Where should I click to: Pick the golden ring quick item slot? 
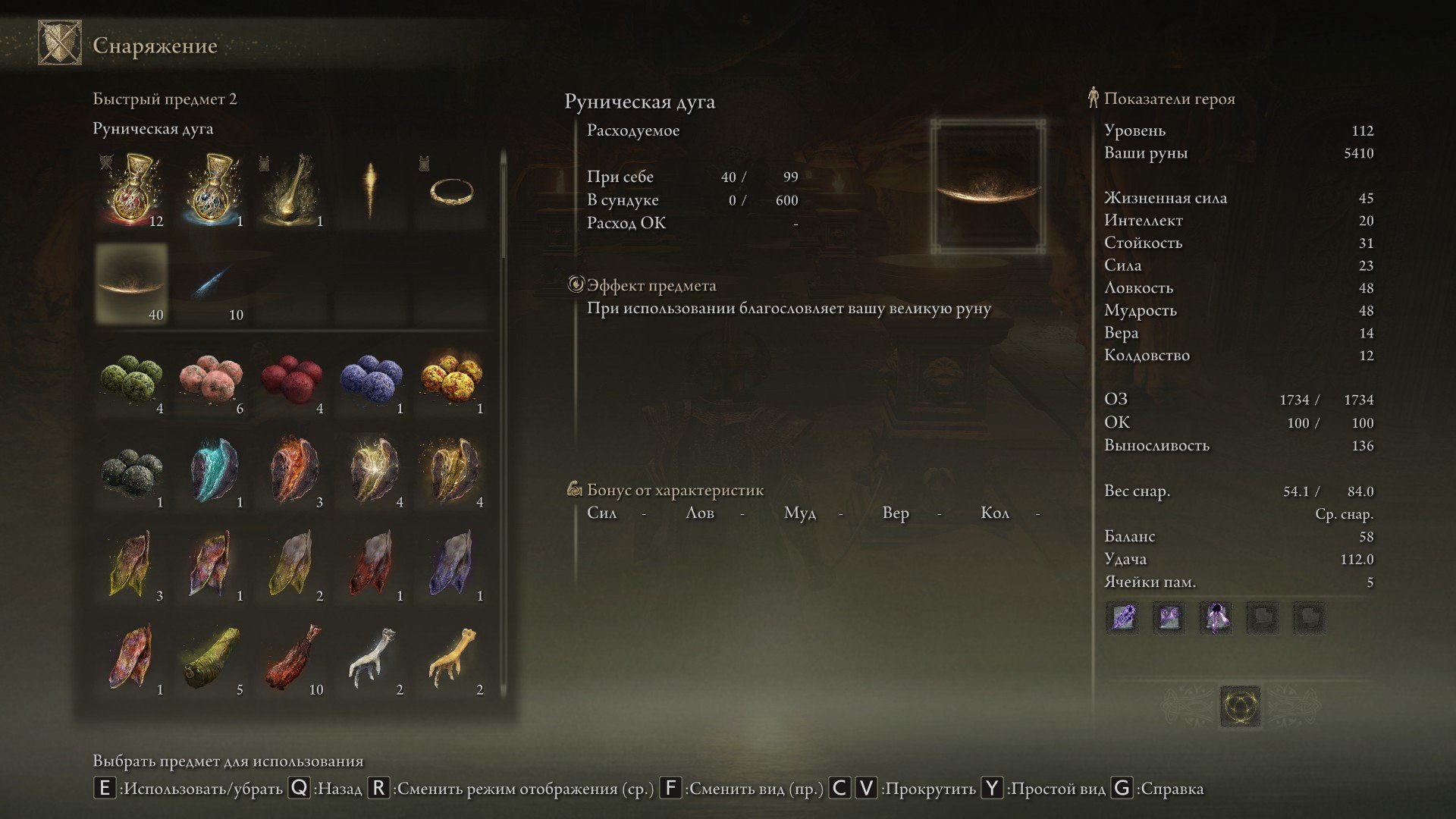coord(452,190)
